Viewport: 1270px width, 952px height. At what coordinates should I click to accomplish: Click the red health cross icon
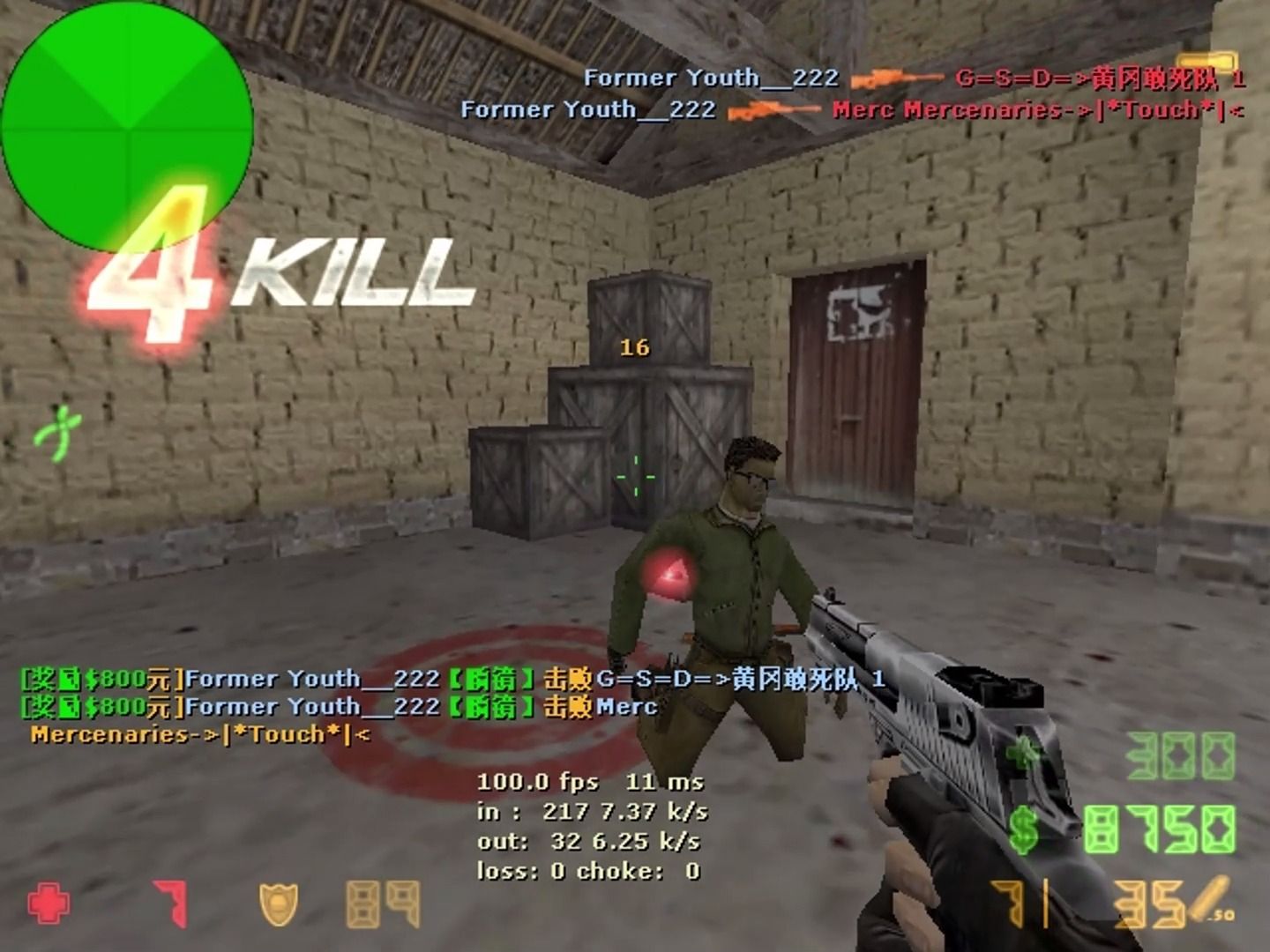49,900
